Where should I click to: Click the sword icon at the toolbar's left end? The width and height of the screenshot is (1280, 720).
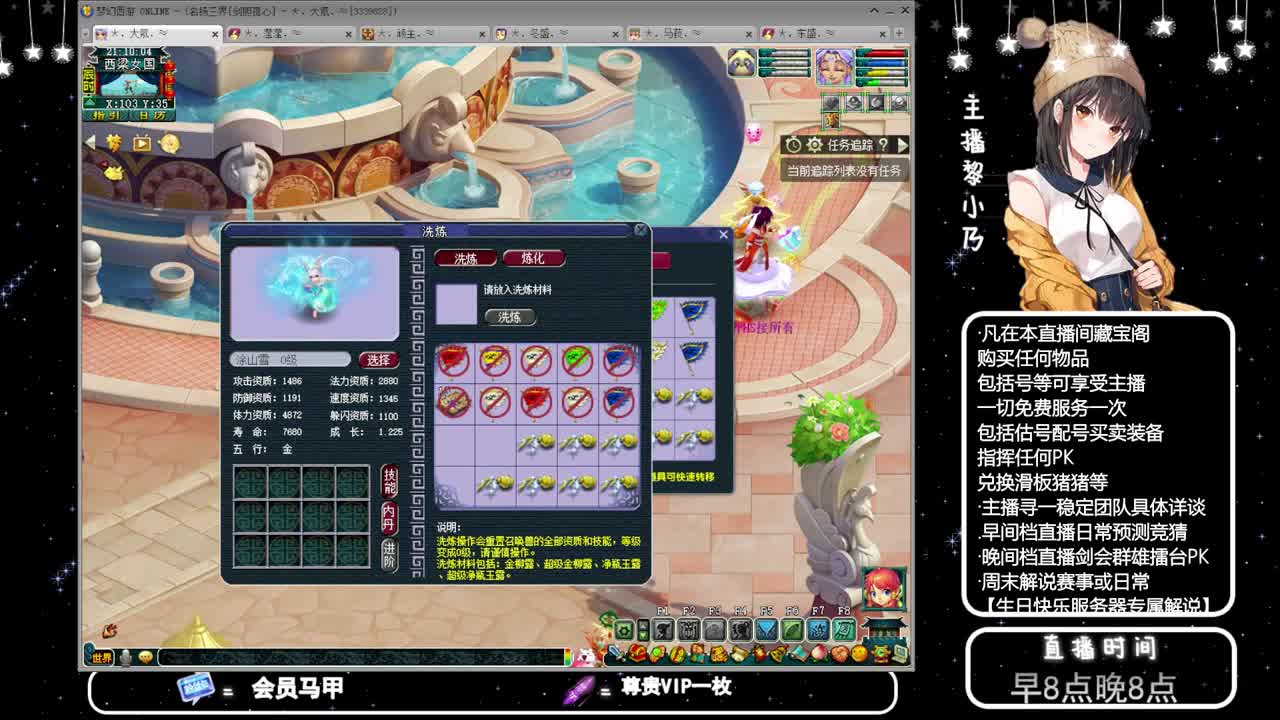(614, 650)
